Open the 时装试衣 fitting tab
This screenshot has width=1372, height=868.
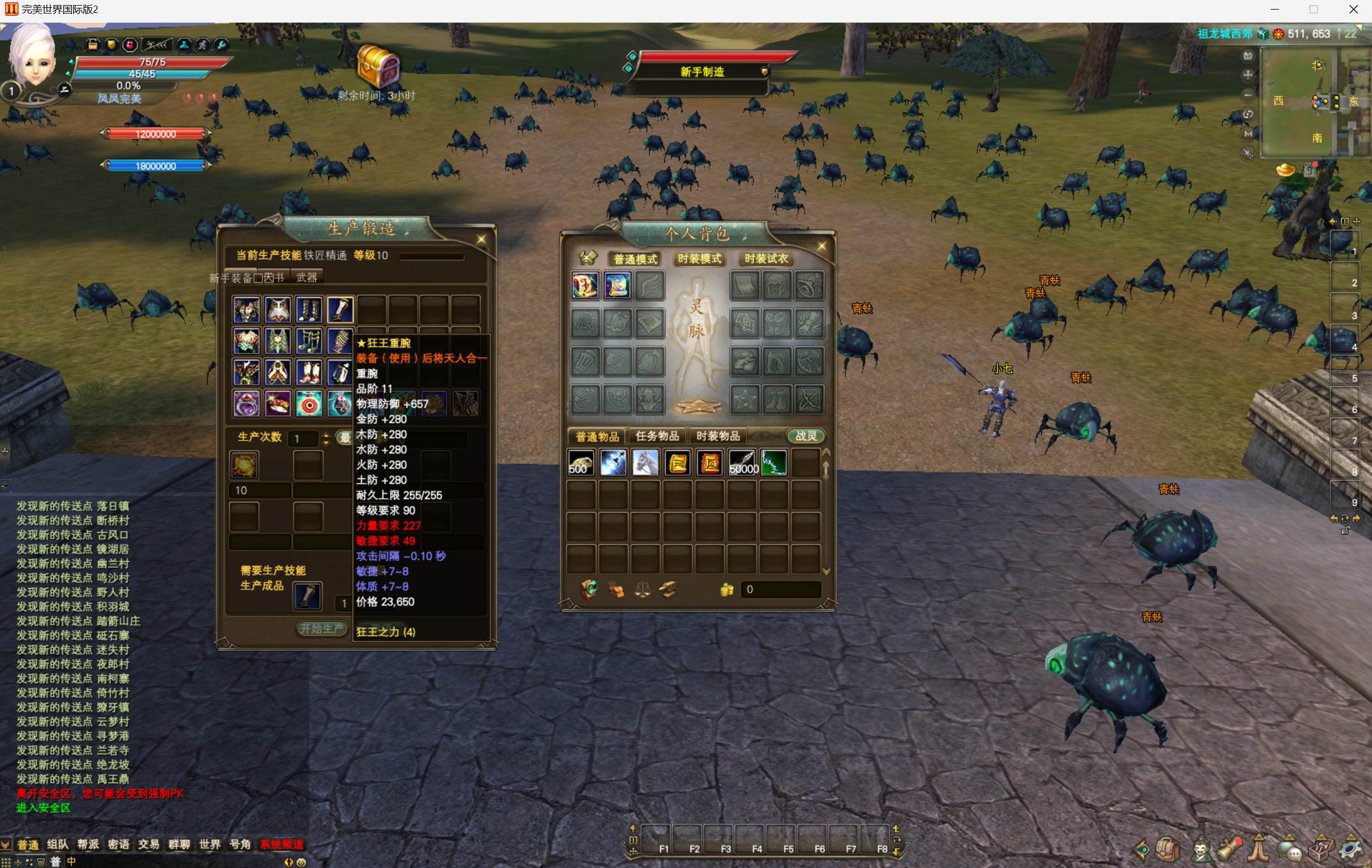pos(766,259)
